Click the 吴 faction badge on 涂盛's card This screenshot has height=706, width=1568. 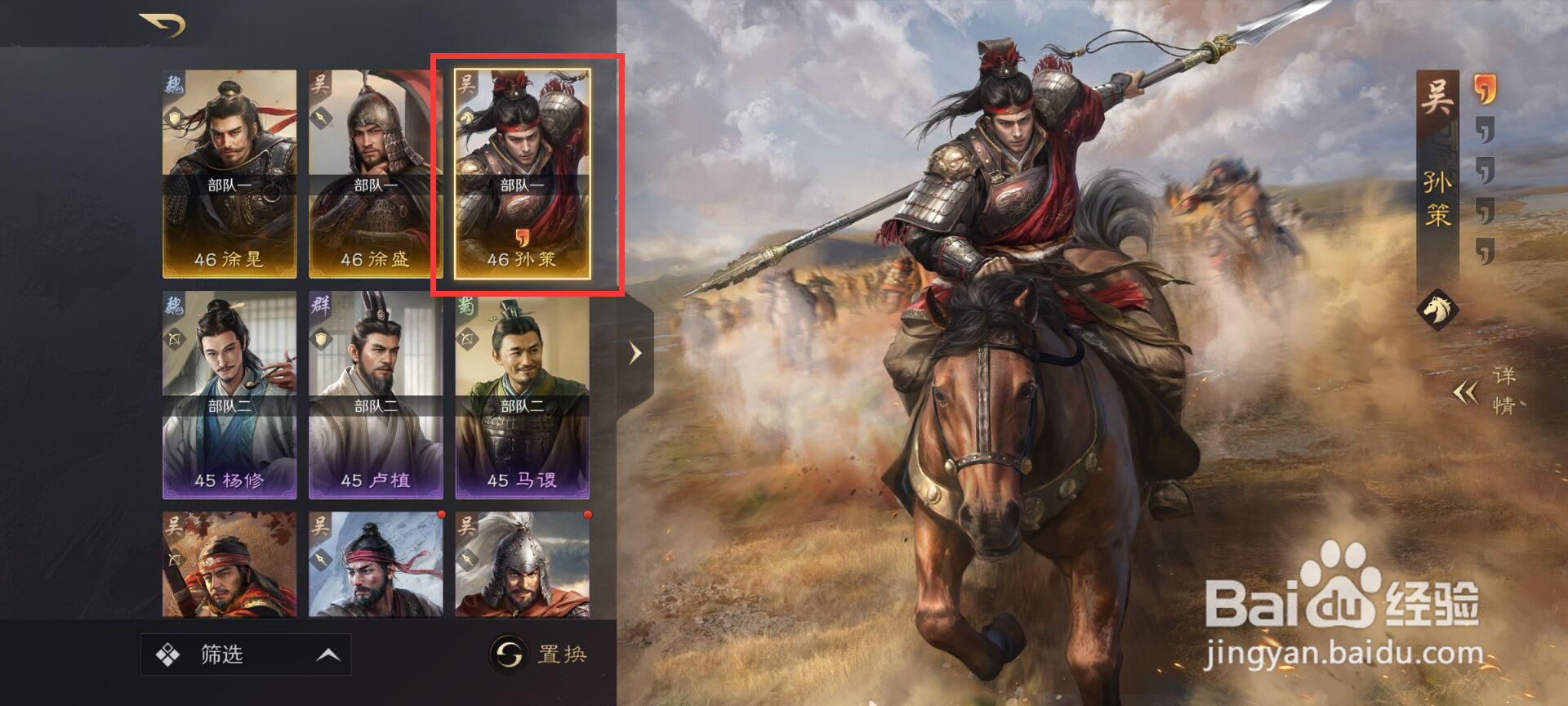coord(318,87)
